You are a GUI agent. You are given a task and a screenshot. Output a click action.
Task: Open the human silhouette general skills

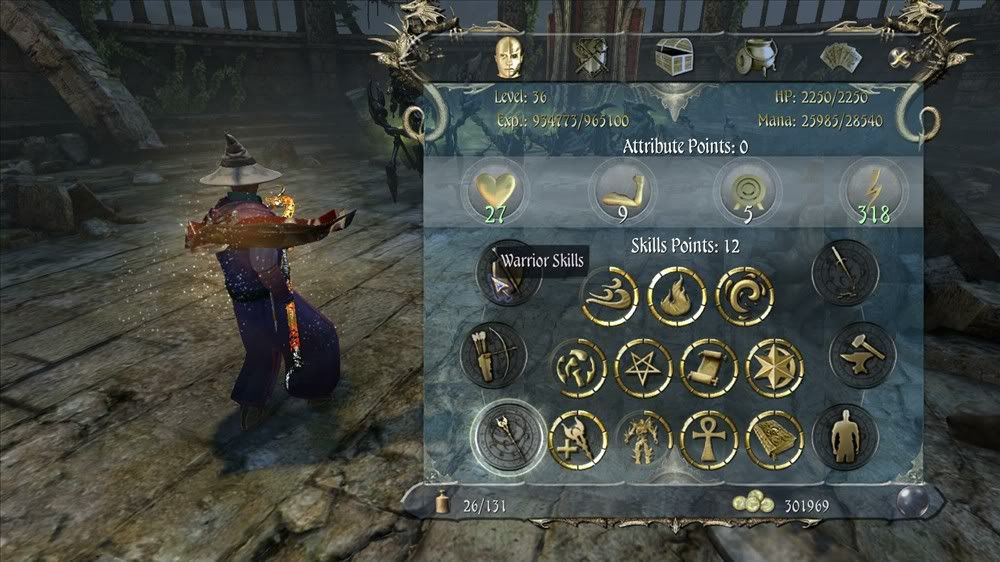[845, 436]
